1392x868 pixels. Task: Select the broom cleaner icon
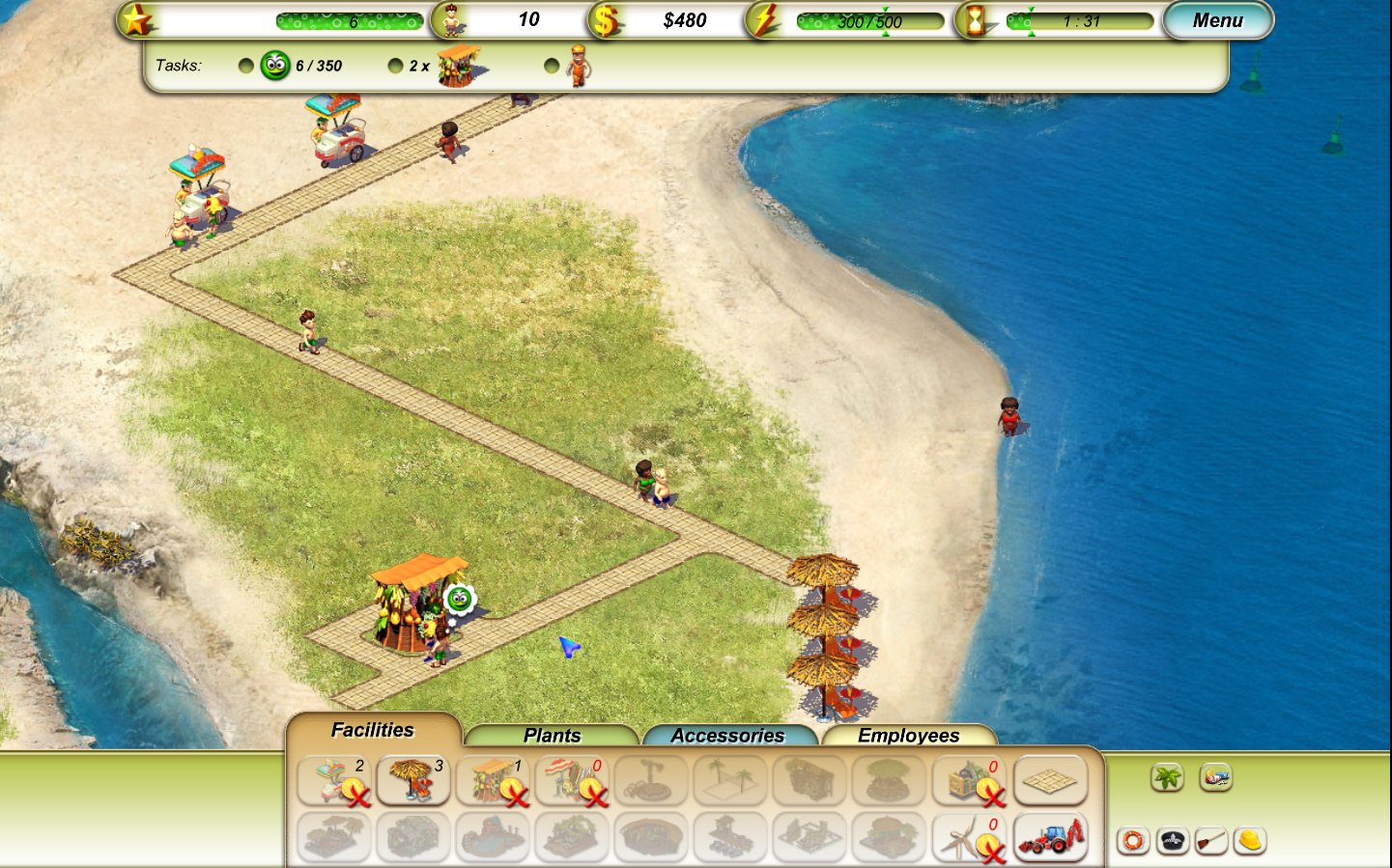1211,841
